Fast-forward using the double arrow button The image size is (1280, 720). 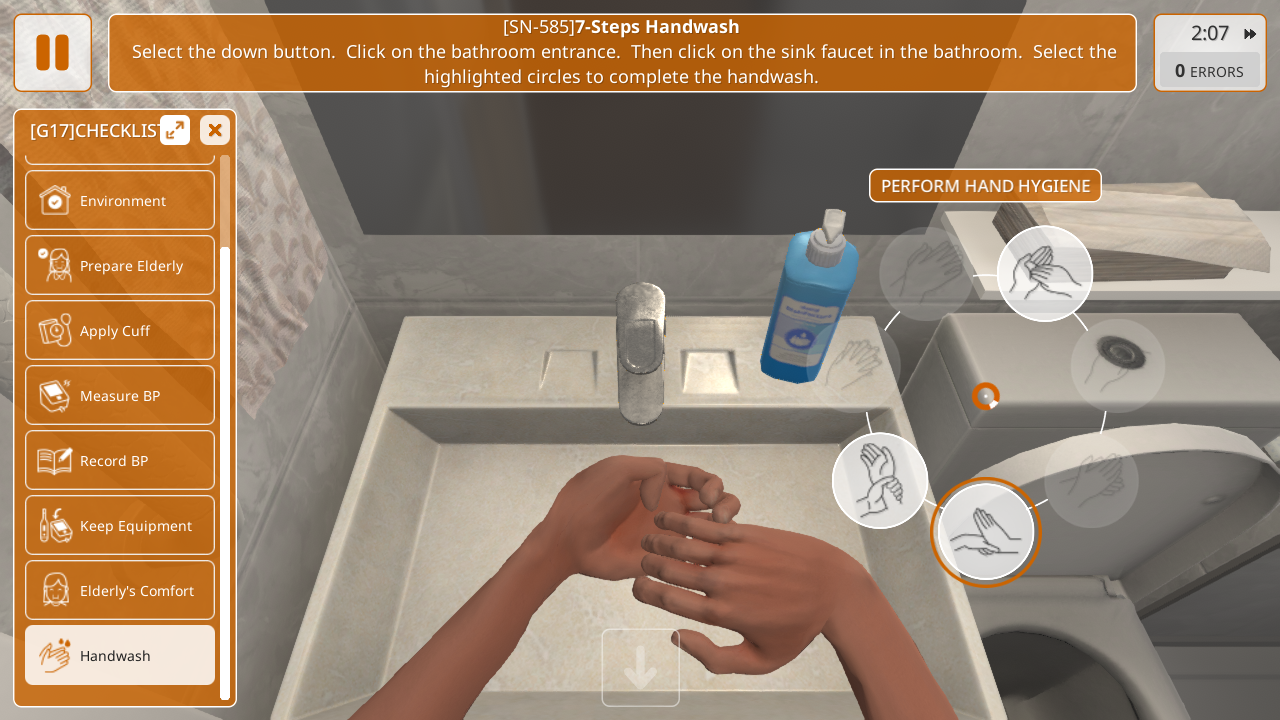coord(1250,34)
